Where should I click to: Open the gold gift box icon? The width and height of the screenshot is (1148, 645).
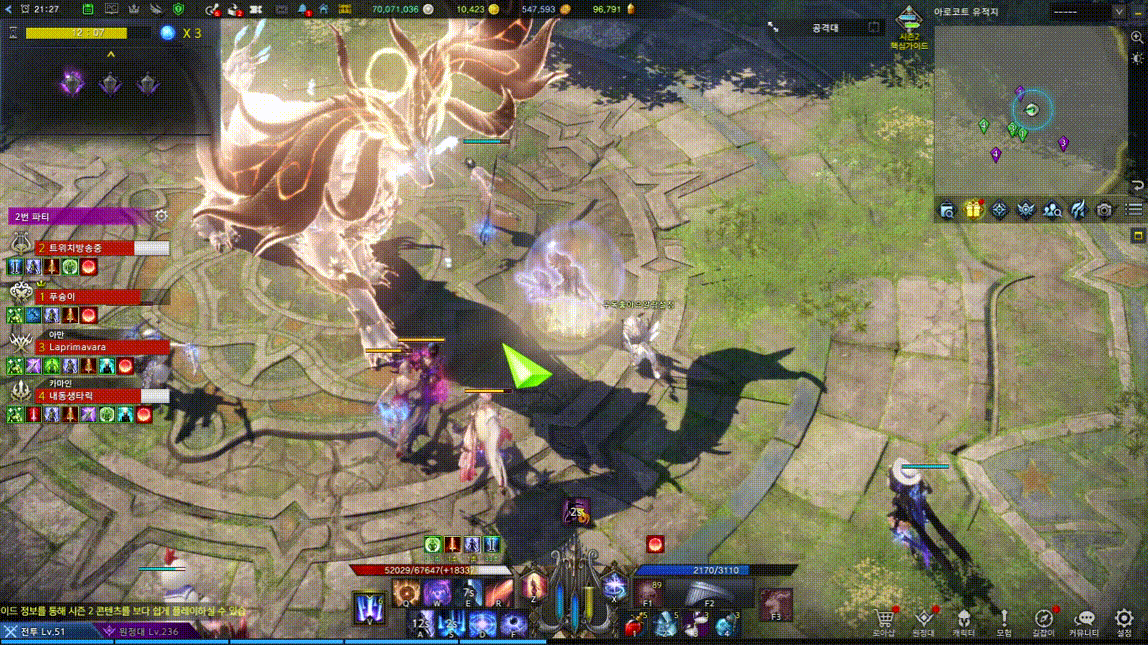(x=973, y=209)
